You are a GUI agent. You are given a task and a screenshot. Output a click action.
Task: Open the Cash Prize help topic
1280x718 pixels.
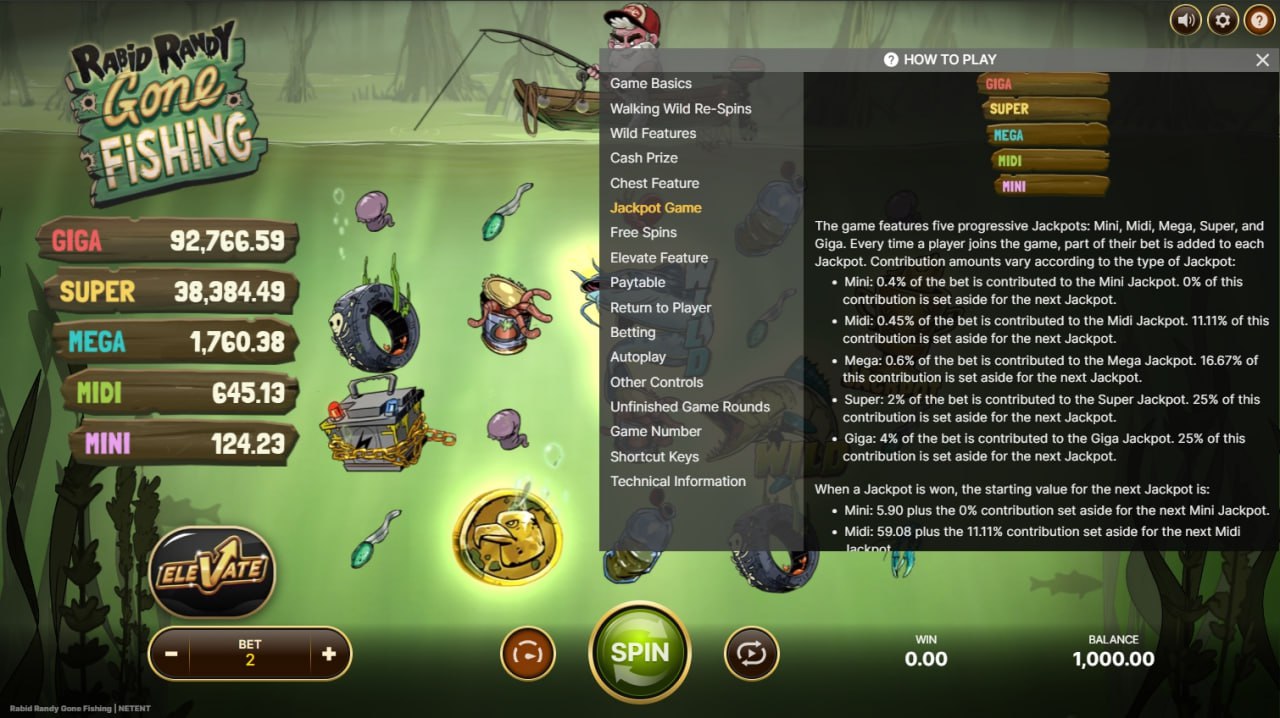(x=644, y=158)
